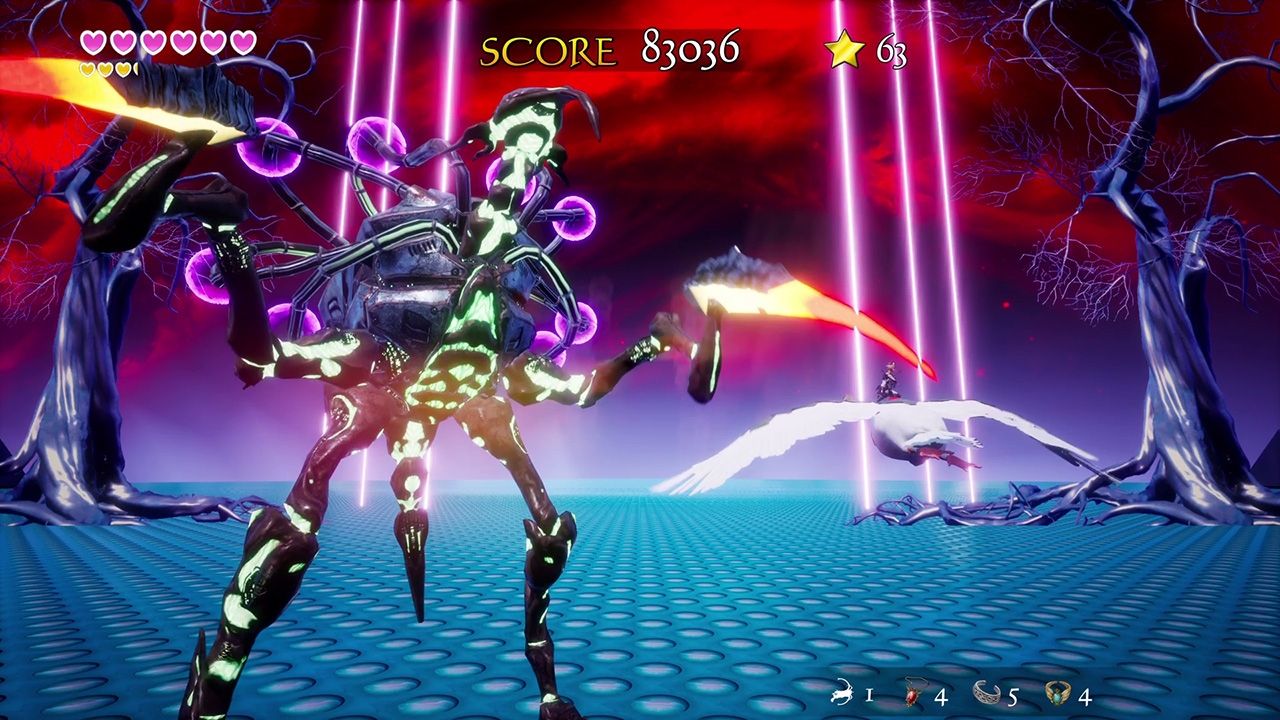Select the cat charm inventory icon
The height and width of the screenshot is (720, 1280).
(840, 693)
